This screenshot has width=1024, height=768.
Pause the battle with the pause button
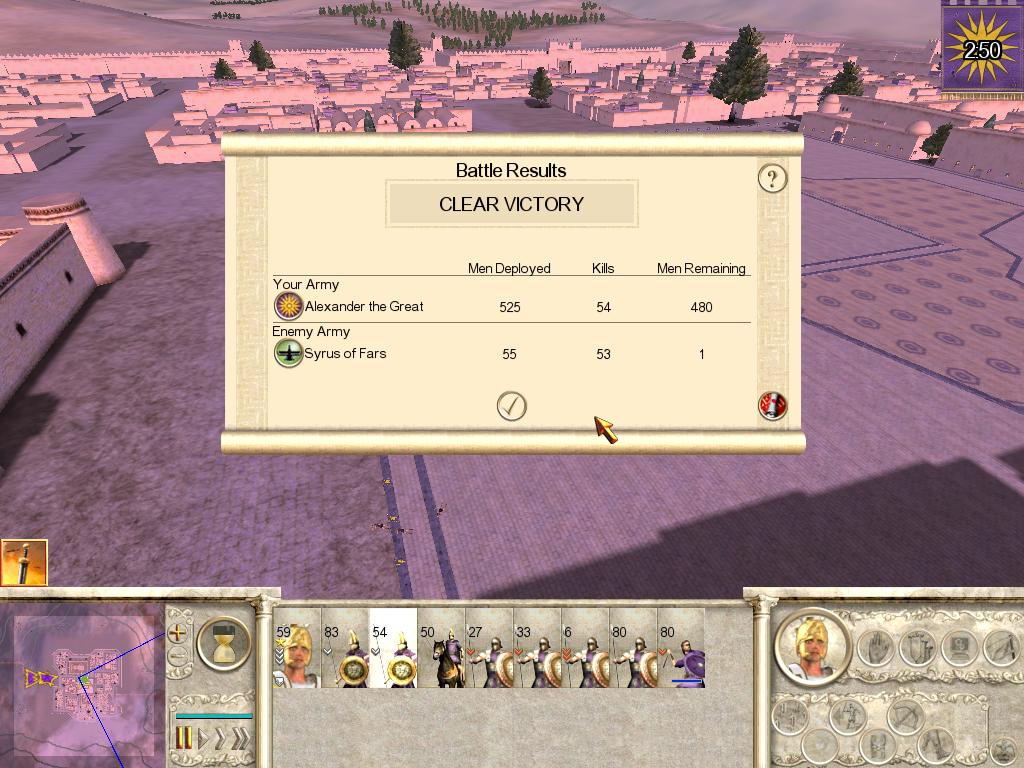185,740
